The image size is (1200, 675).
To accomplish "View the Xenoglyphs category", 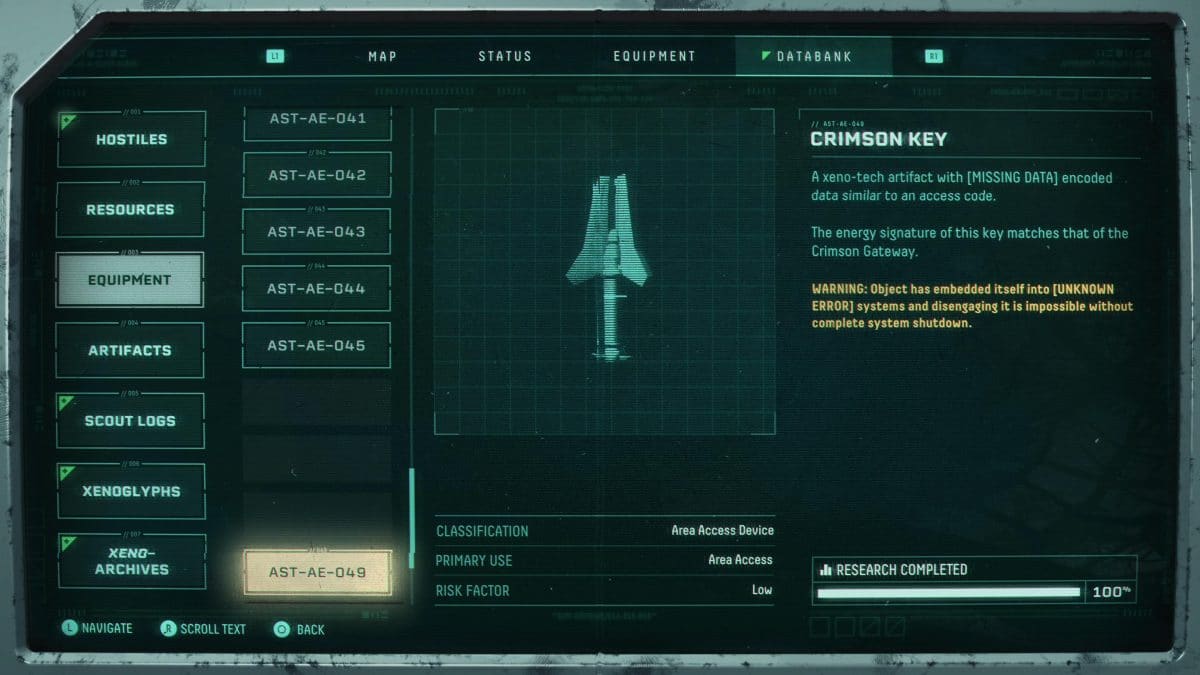I will pos(131,491).
